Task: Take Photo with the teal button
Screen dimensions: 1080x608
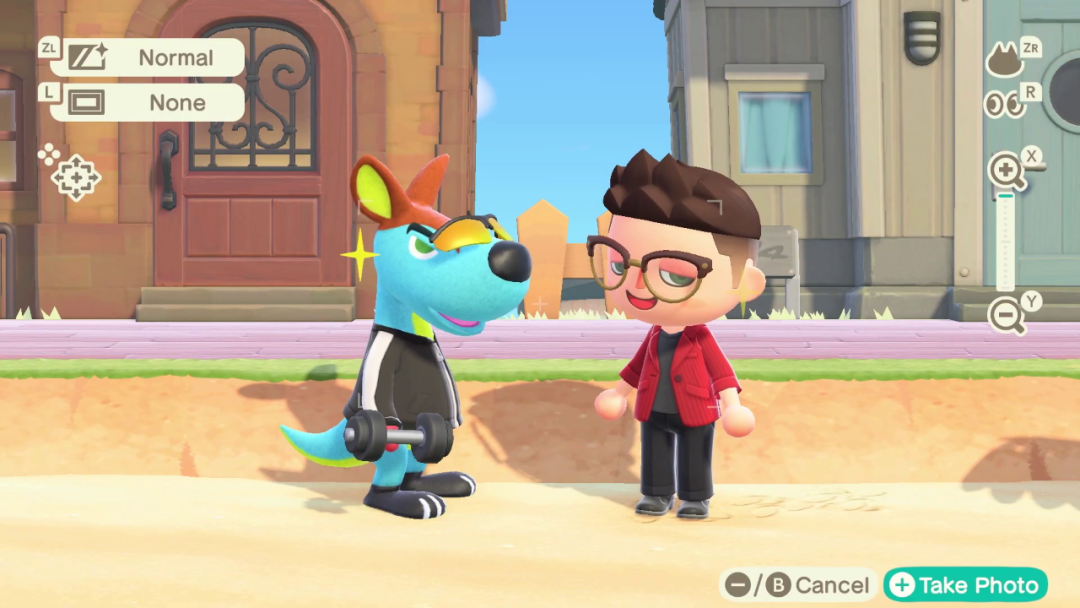Action: pos(964,585)
